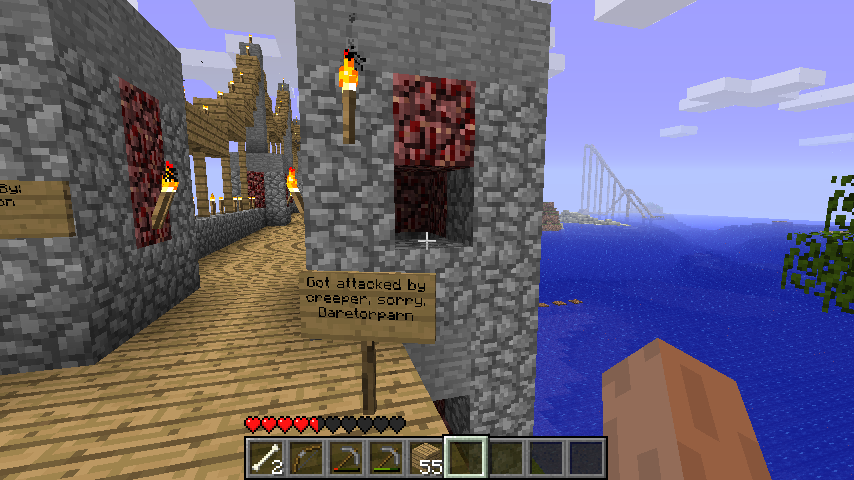
Task: Click the highlighted empty hotbar slot
Action: coord(466,458)
